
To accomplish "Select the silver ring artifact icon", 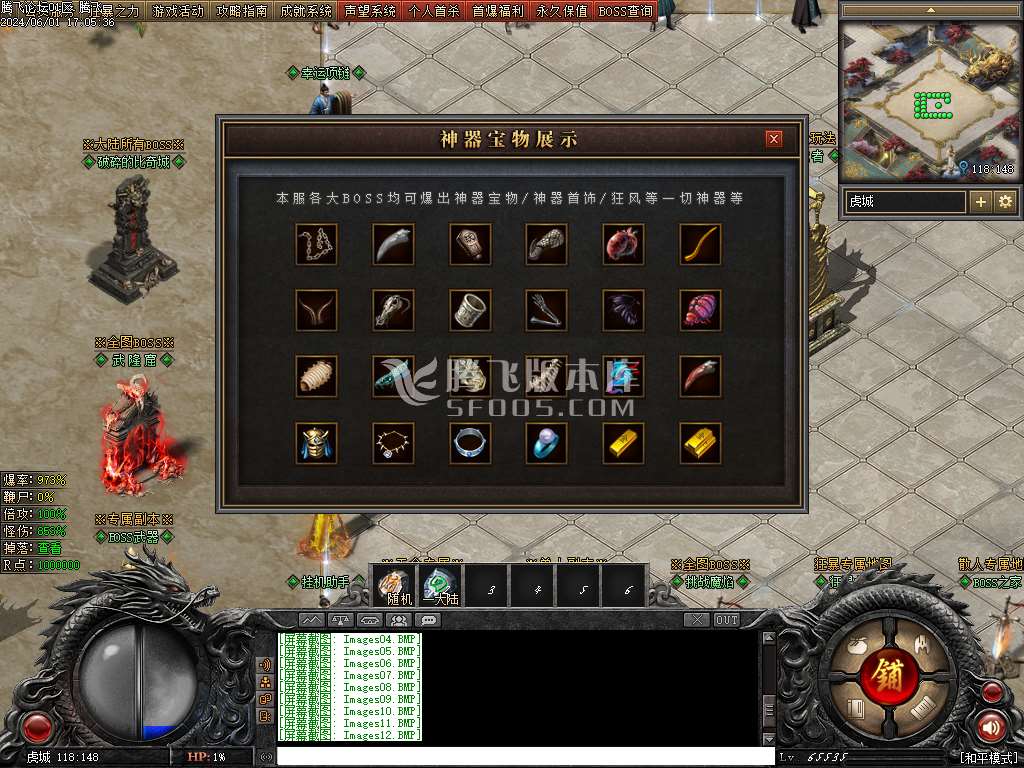I will coord(470,443).
